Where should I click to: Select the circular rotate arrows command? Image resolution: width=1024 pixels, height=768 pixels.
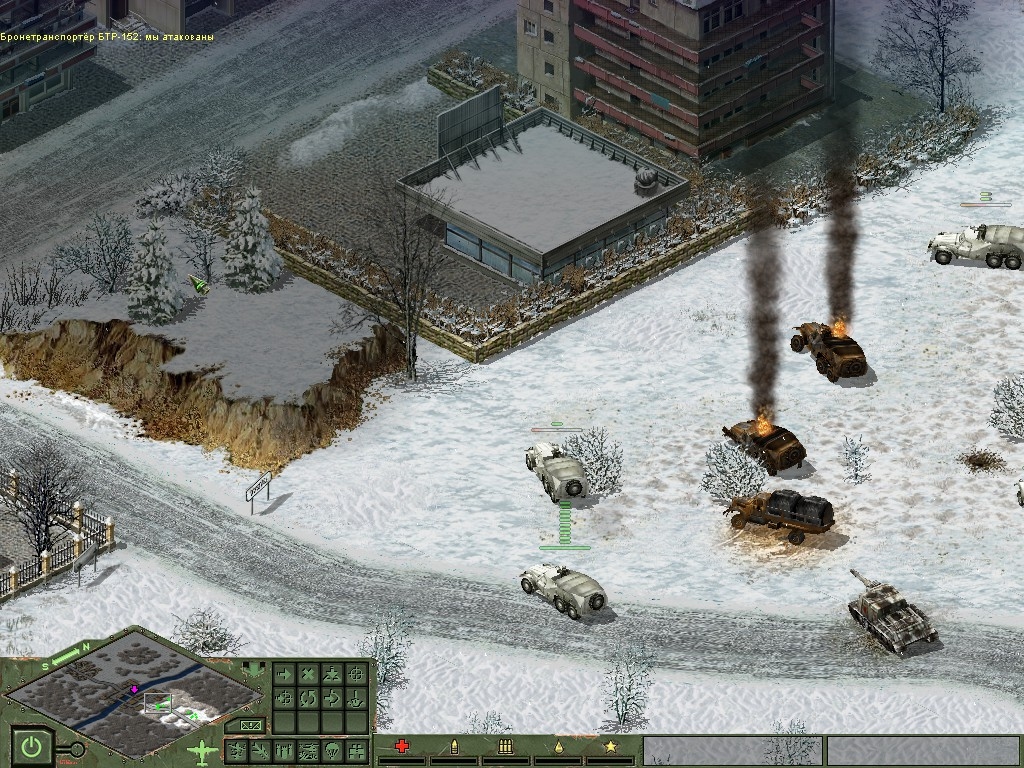pos(307,697)
